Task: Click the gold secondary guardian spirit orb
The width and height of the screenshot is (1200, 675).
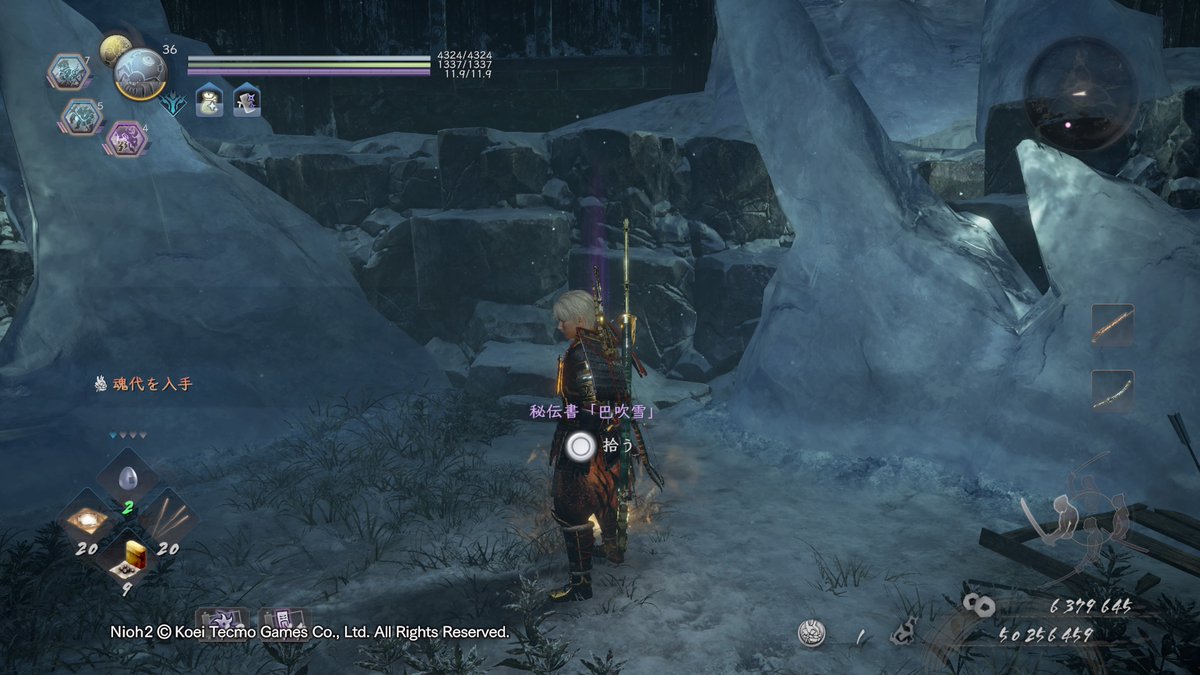Action: pos(114,48)
